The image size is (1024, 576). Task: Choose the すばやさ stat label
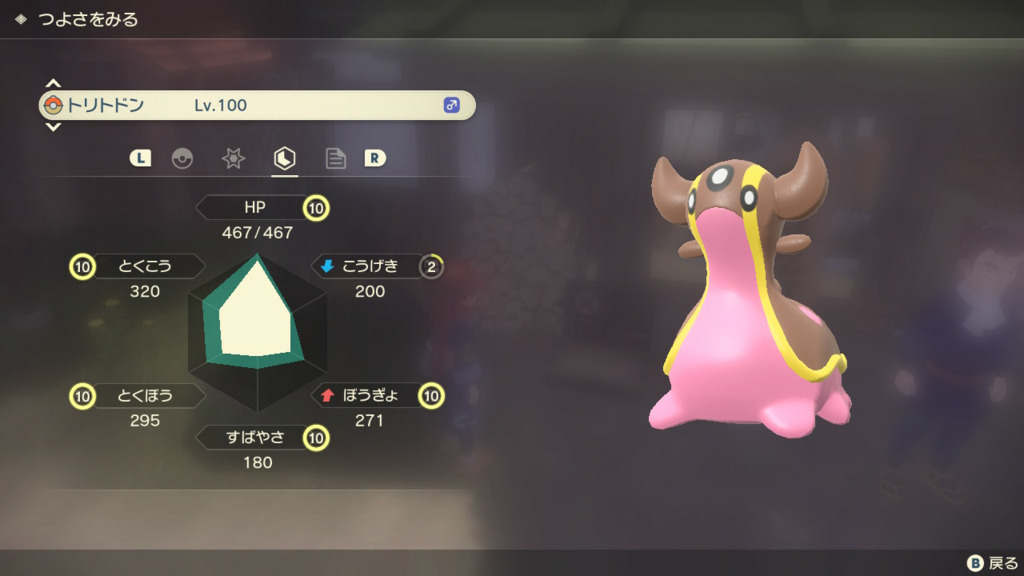[255, 437]
